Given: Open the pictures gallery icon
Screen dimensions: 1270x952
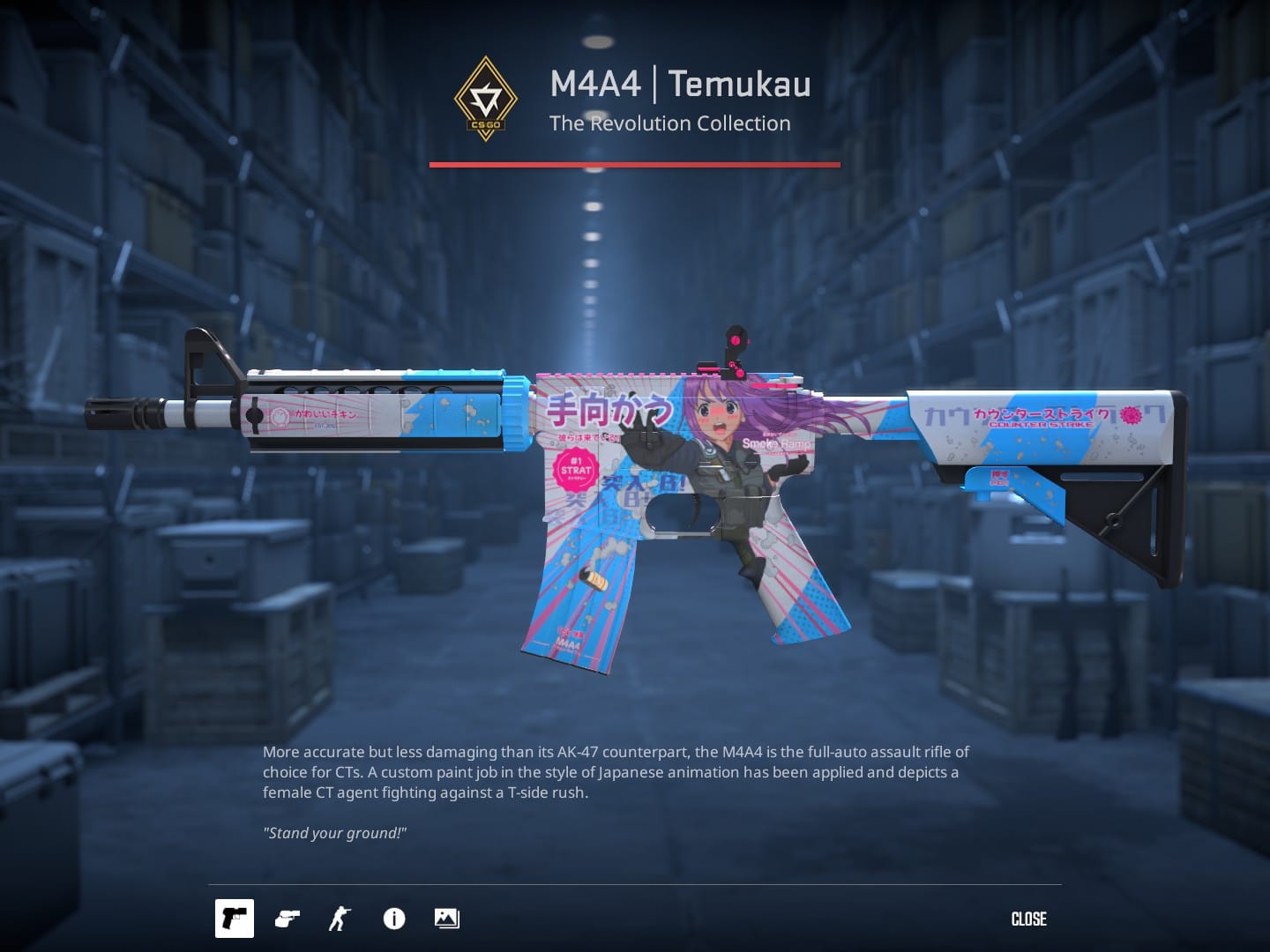Looking at the screenshot, I should coord(446,919).
